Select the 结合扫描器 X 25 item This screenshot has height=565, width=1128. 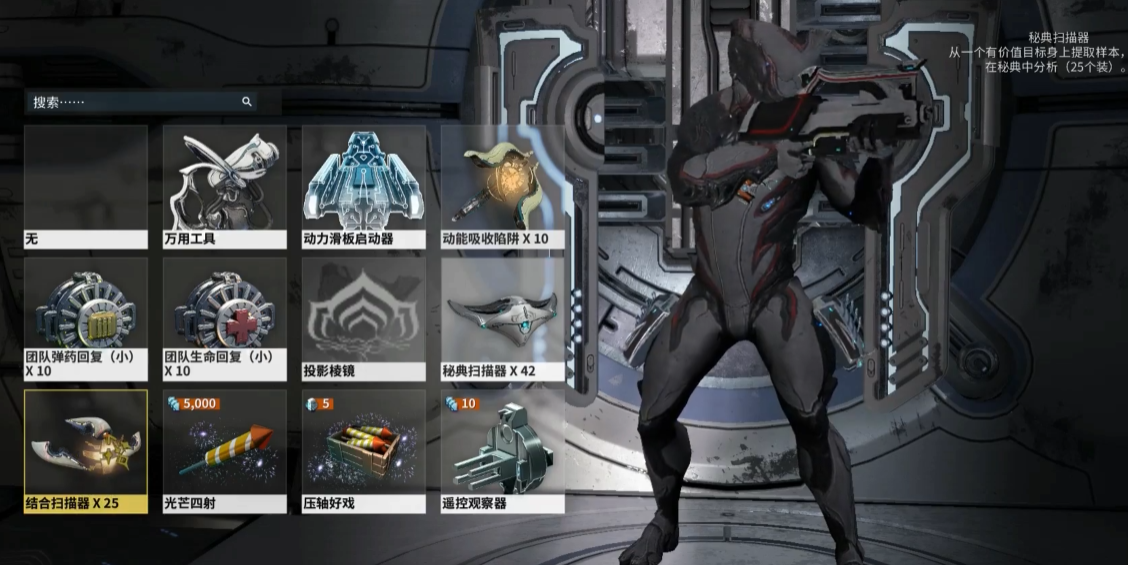(x=86, y=450)
